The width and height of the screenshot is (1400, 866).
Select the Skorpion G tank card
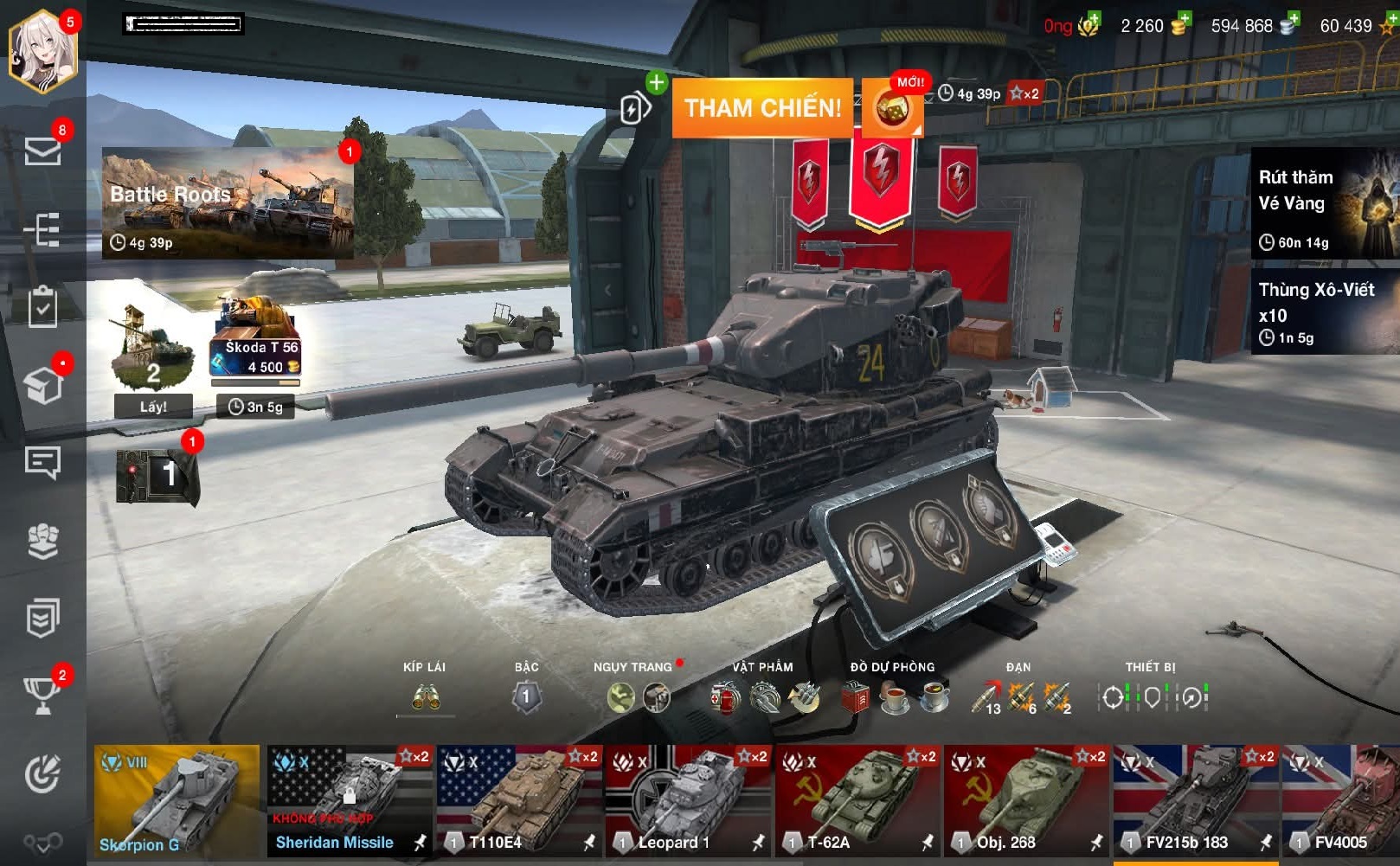point(177,800)
